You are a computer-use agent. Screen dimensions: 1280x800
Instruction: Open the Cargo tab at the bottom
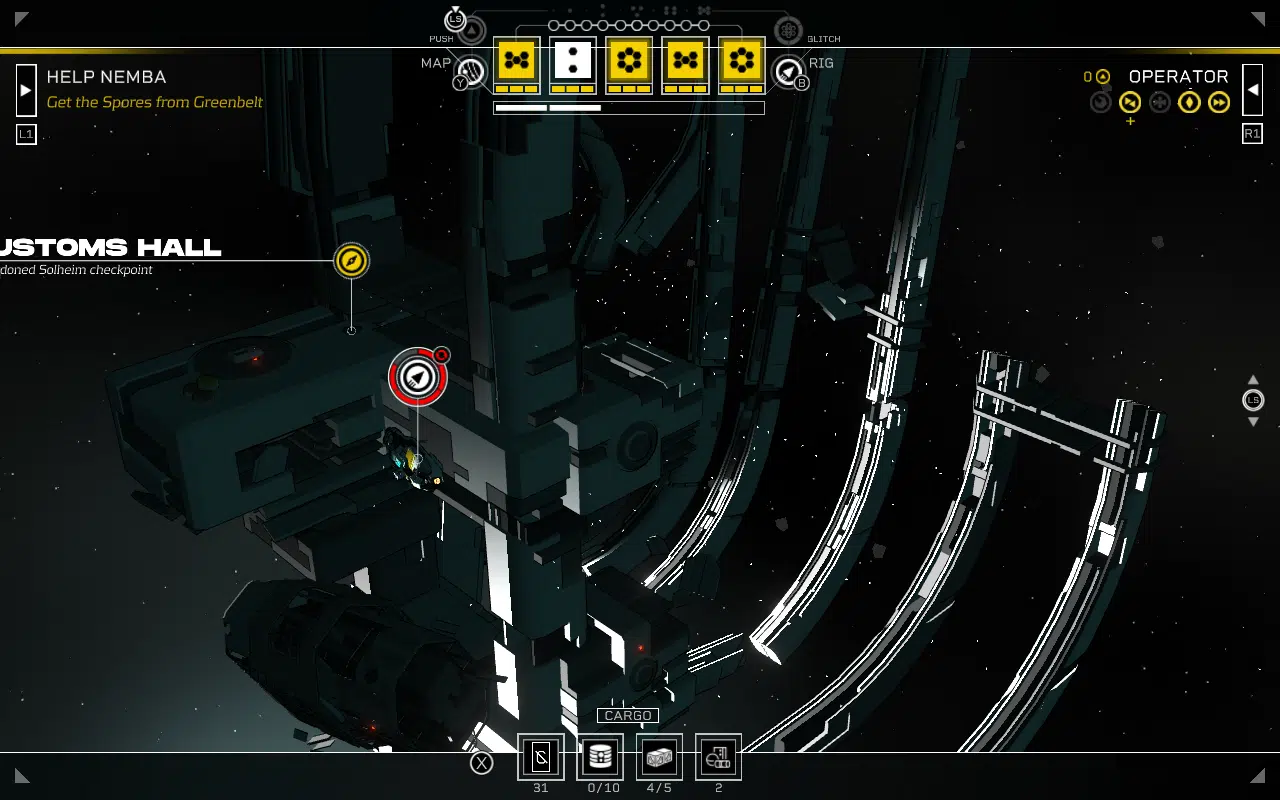click(x=629, y=715)
